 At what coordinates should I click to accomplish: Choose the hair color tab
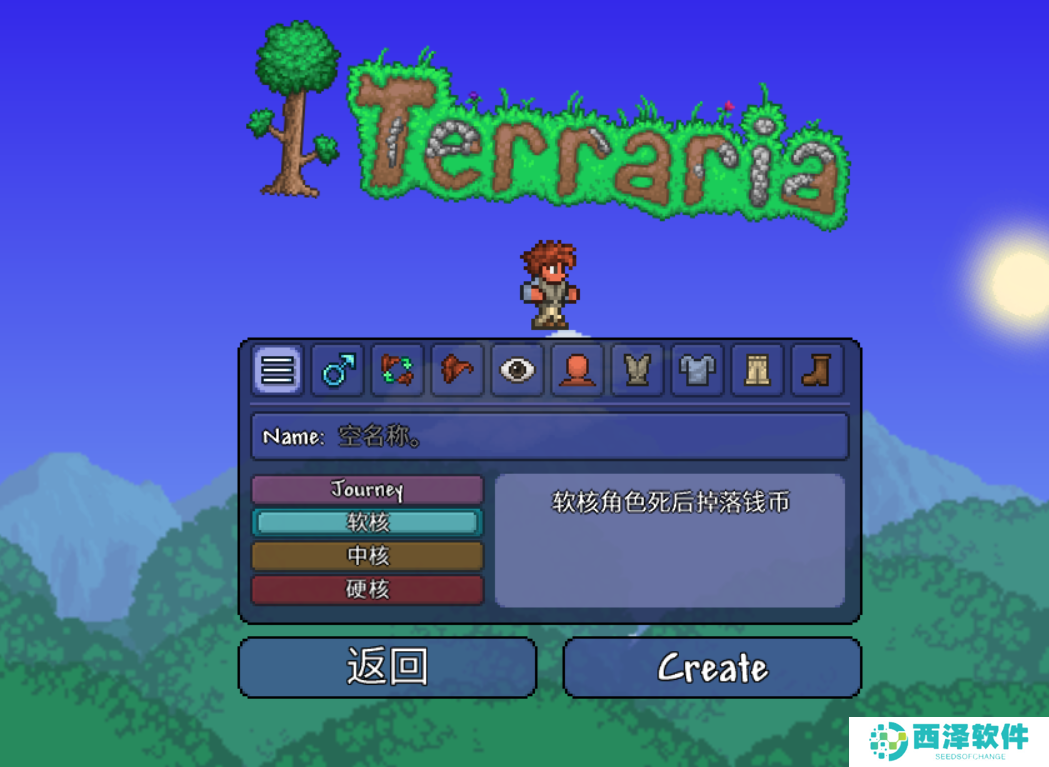point(457,371)
